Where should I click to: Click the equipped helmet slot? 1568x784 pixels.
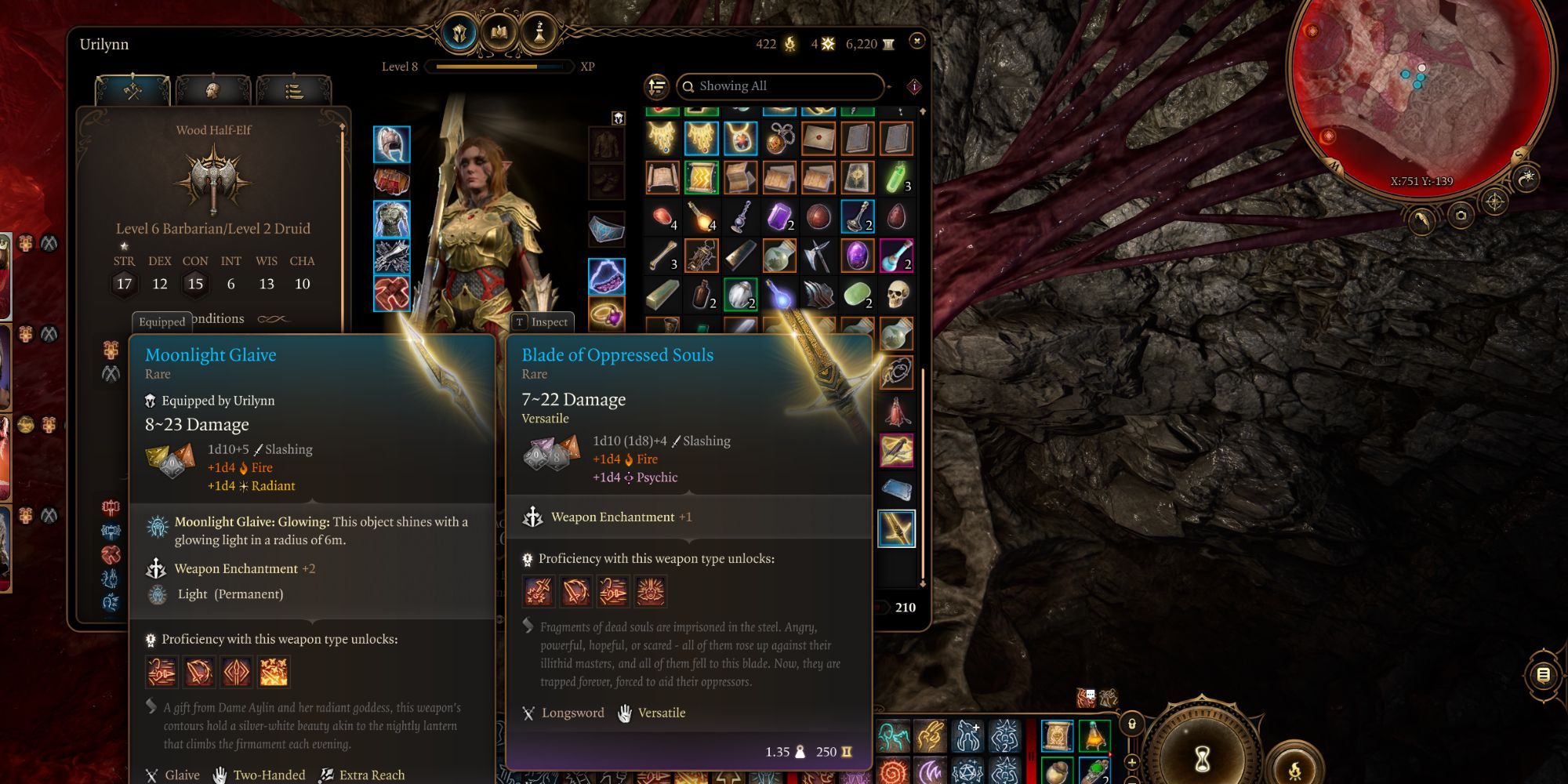391,145
